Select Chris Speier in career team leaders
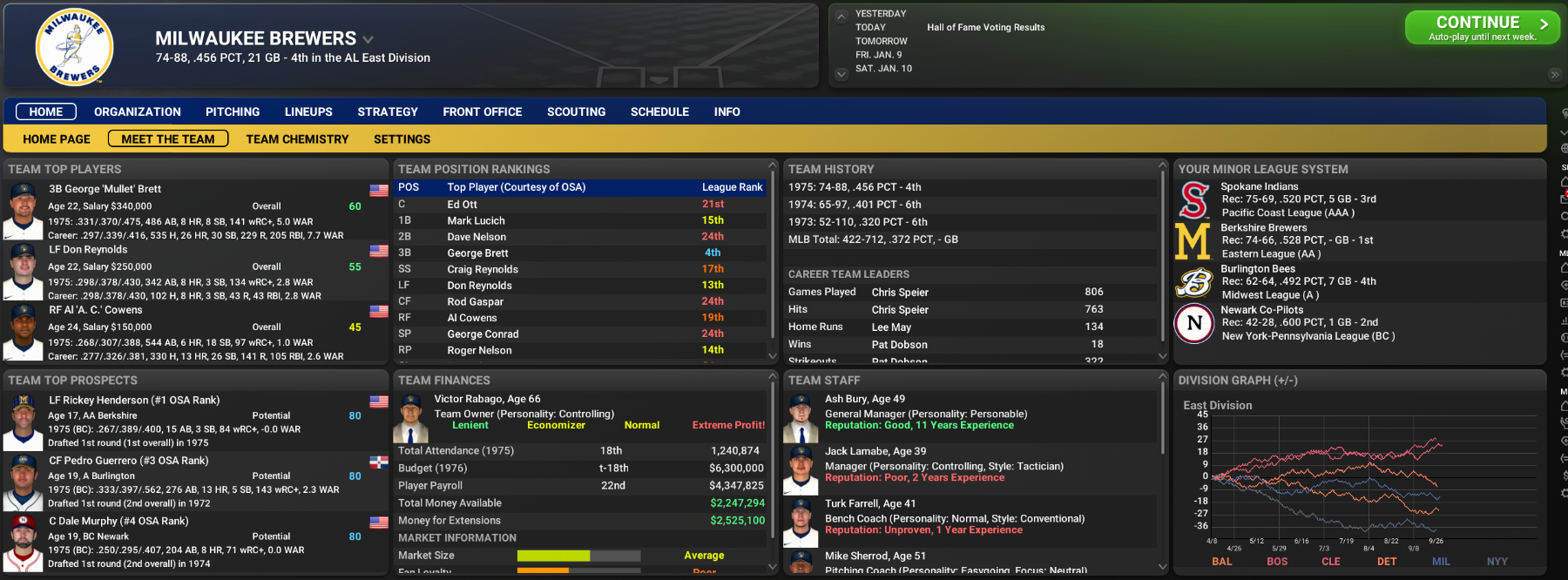 900,293
